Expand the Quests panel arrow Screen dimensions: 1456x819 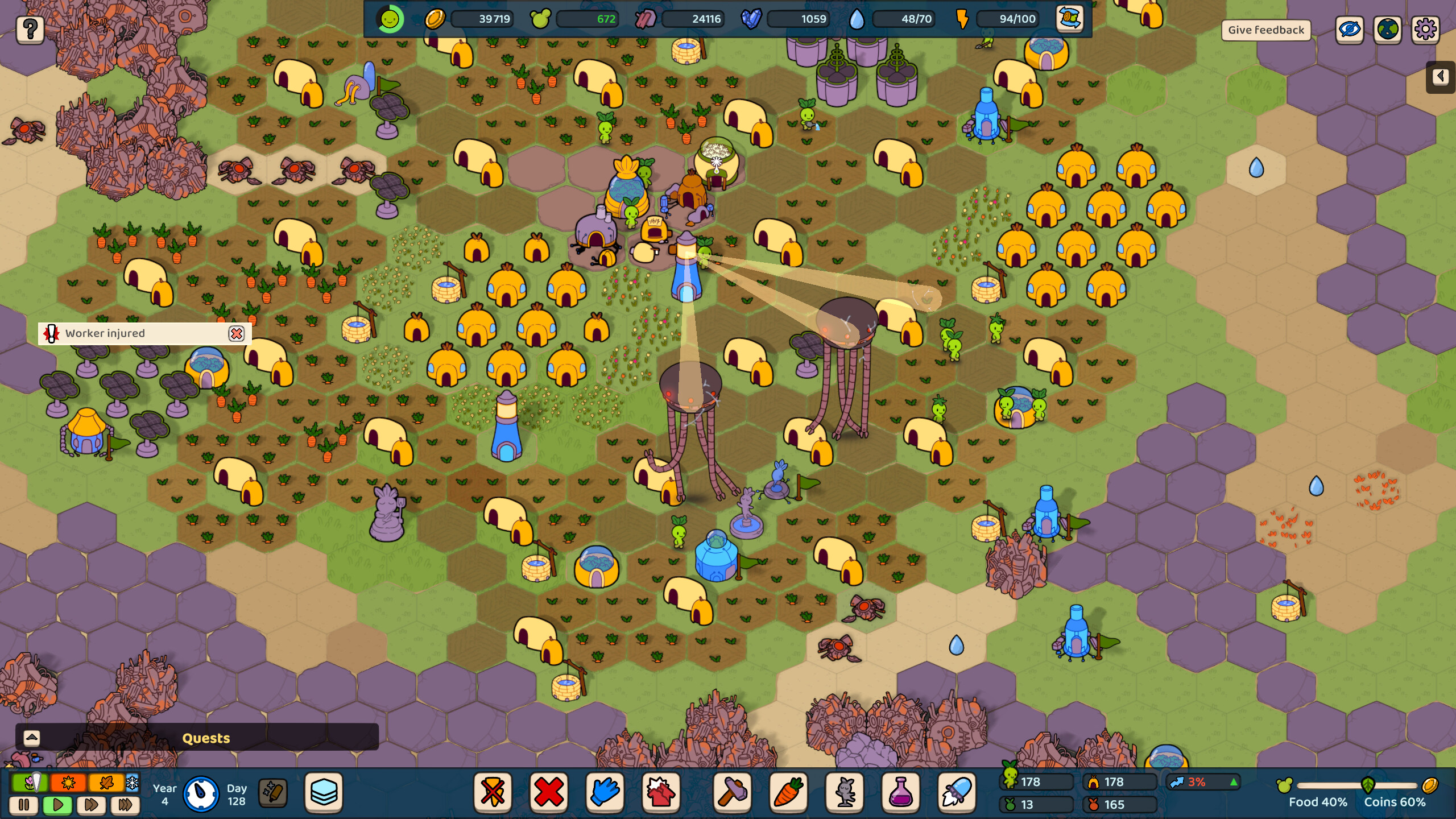coord(32,738)
